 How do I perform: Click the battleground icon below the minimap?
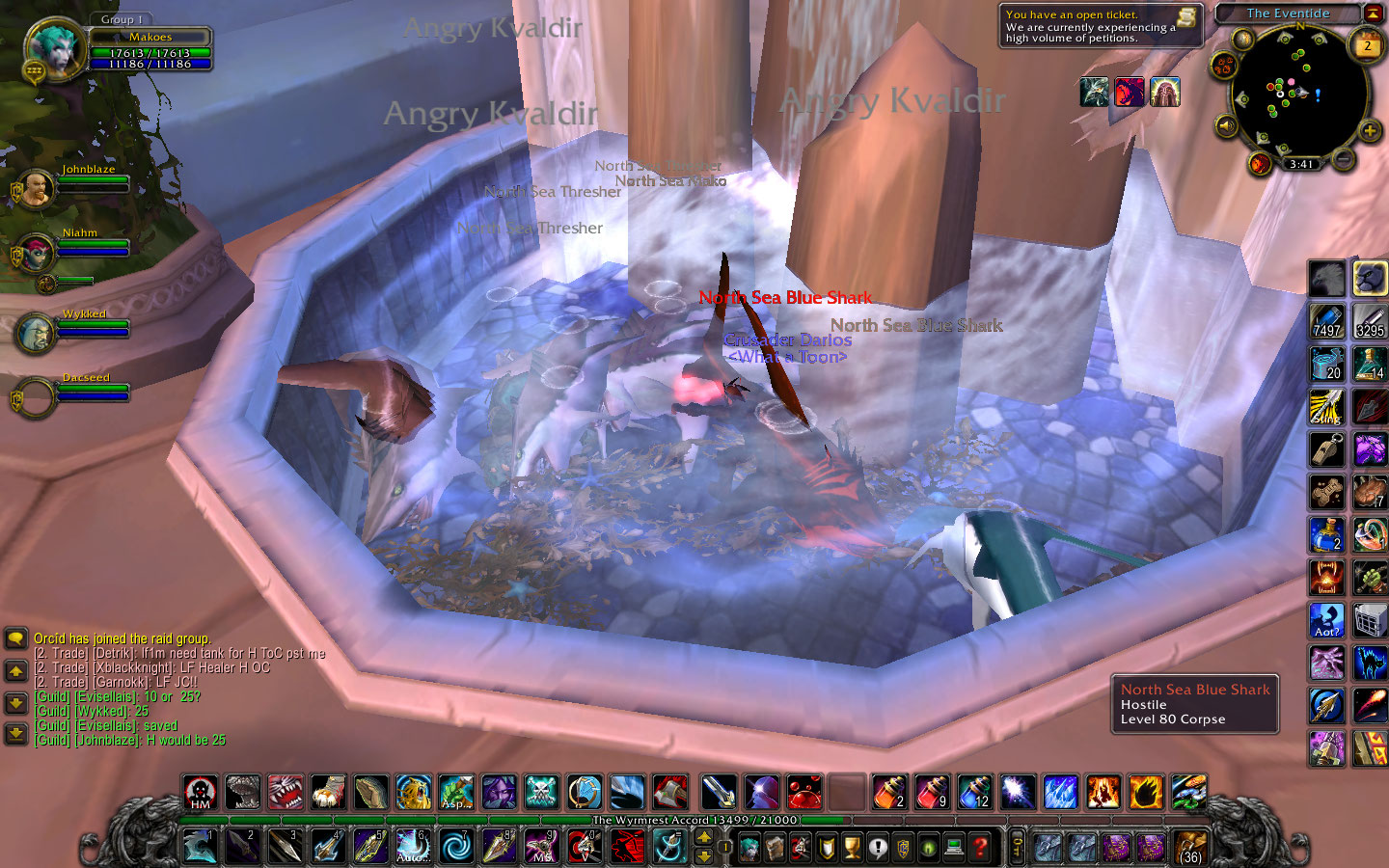coord(1259,164)
